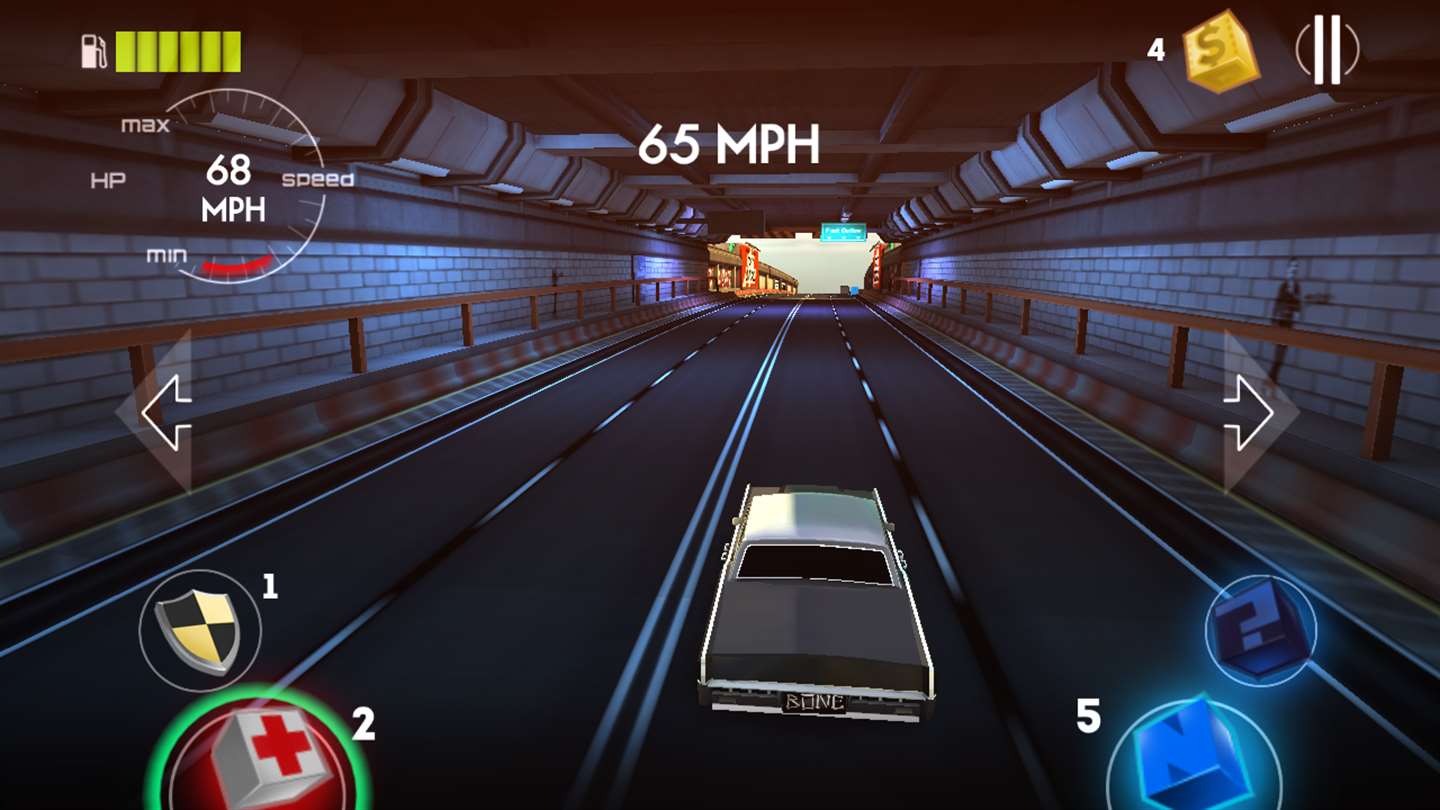Steer left with the left arrow
This screenshot has height=810, width=1440.
pyautogui.click(x=165, y=412)
